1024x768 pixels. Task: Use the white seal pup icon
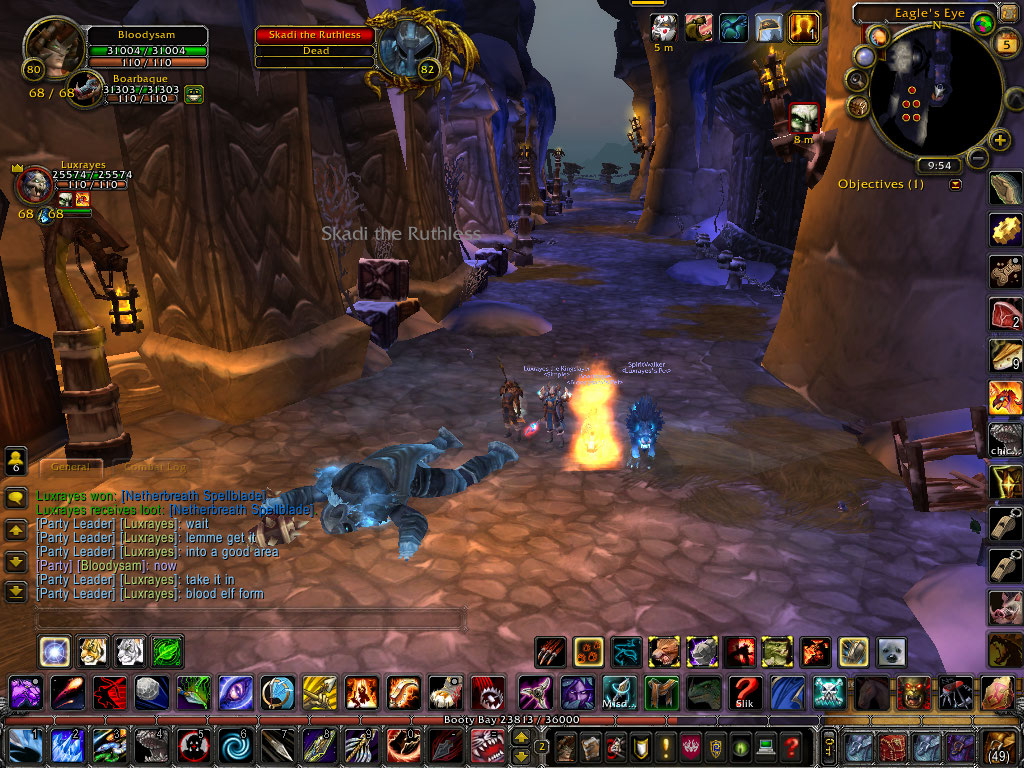point(890,652)
